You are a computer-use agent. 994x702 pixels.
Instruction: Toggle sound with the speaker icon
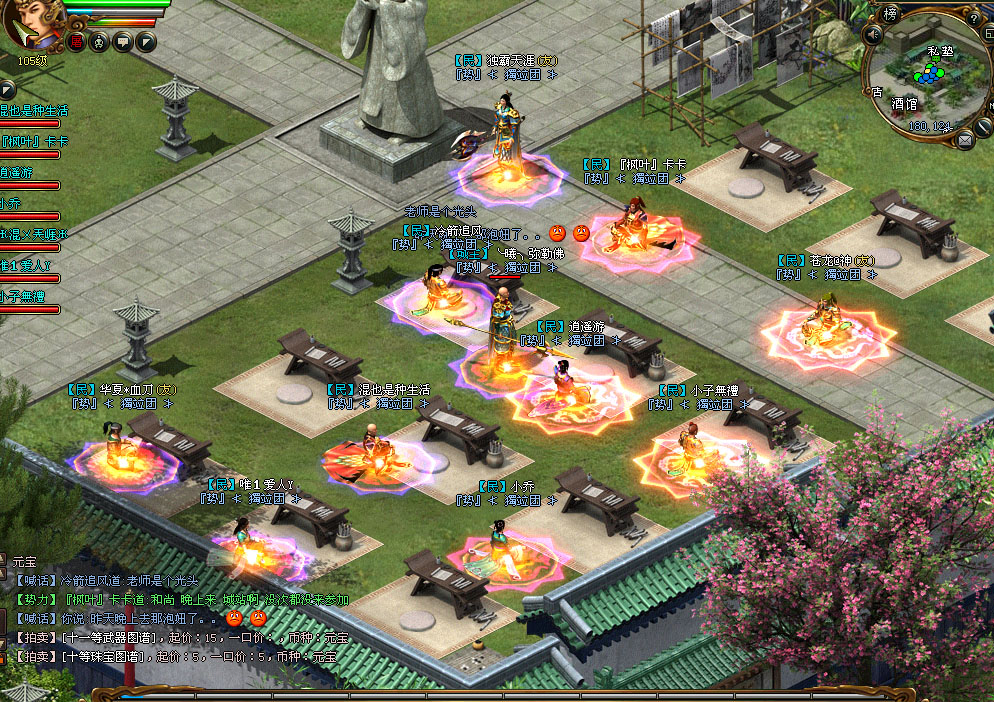point(871,35)
